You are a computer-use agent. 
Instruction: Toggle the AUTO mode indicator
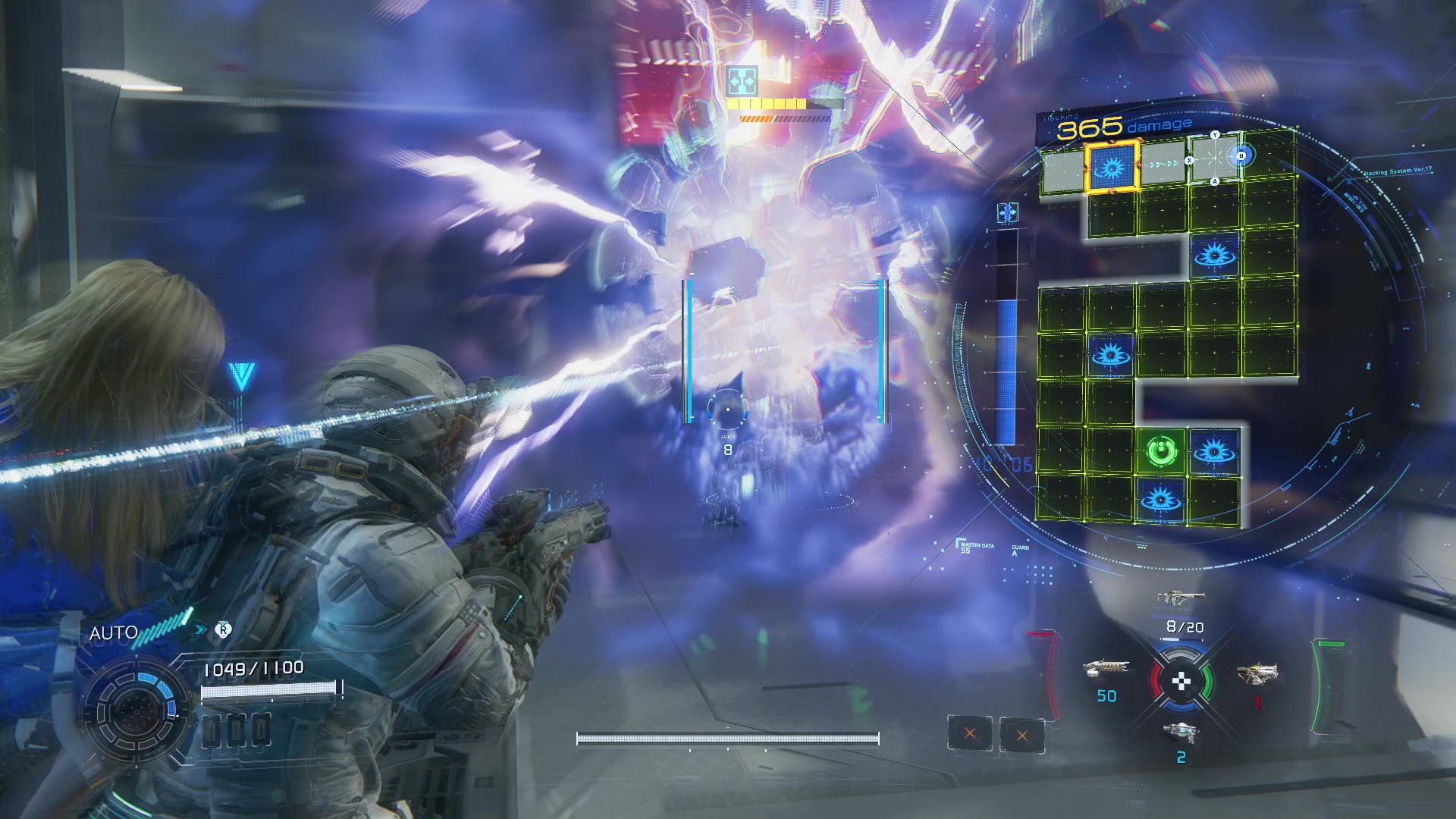coord(114,633)
